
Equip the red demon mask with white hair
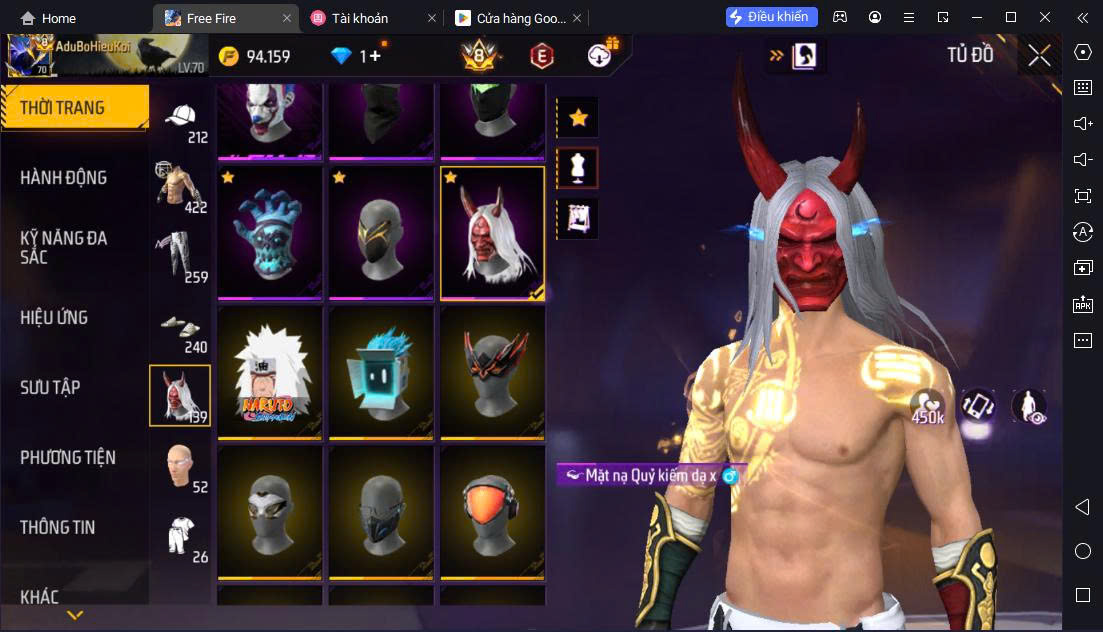pyautogui.click(x=493, y=233)
